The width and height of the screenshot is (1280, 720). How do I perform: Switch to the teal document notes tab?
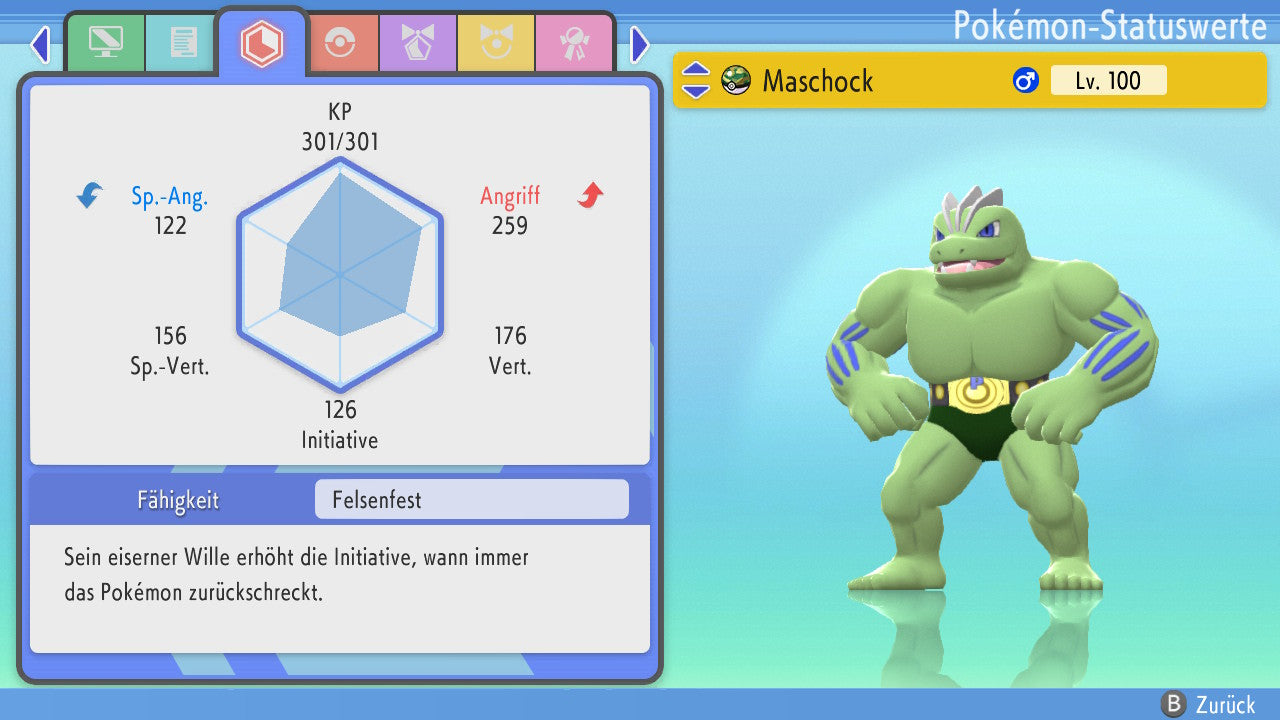pos(183,43)
